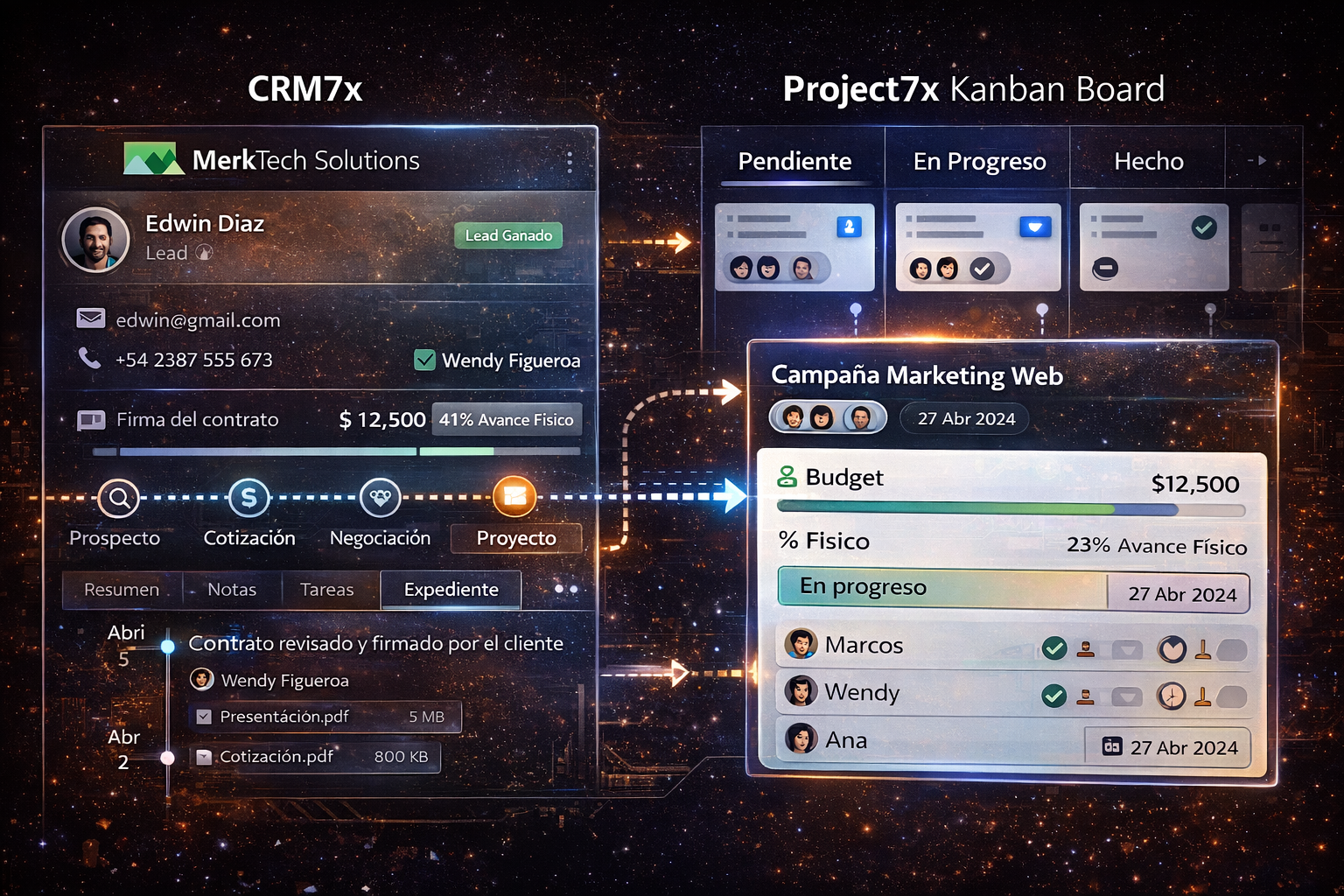Show the Notas tab
This screenshot has width=1344, height=896.
click(x=232, y=590)
